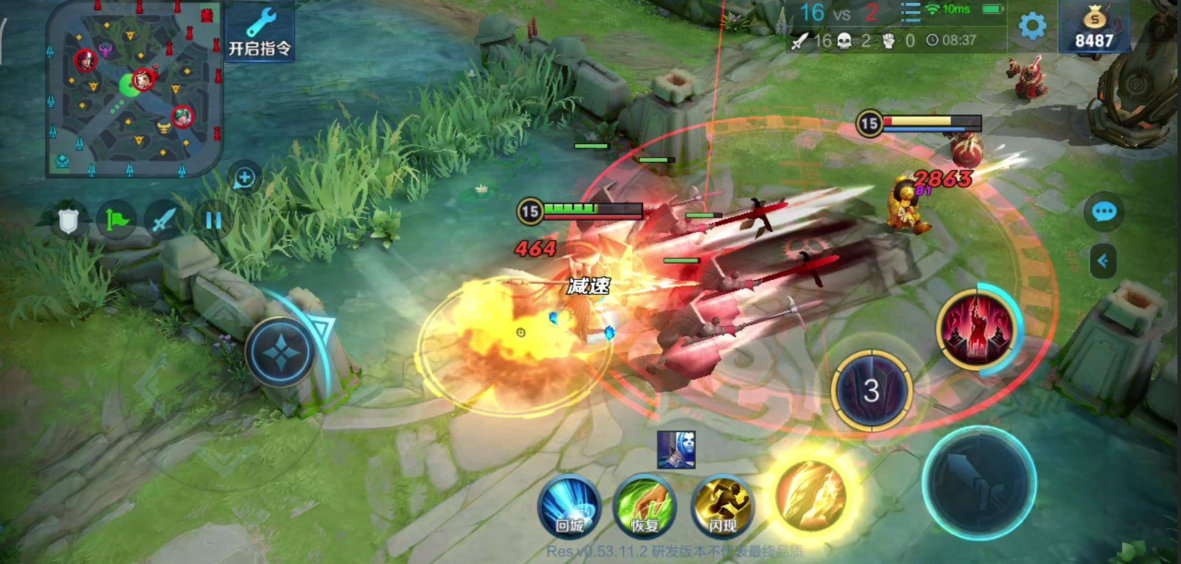The image size is (1181, 564).
Task: Send the white shield defend signal
Action: click(68, 219)
